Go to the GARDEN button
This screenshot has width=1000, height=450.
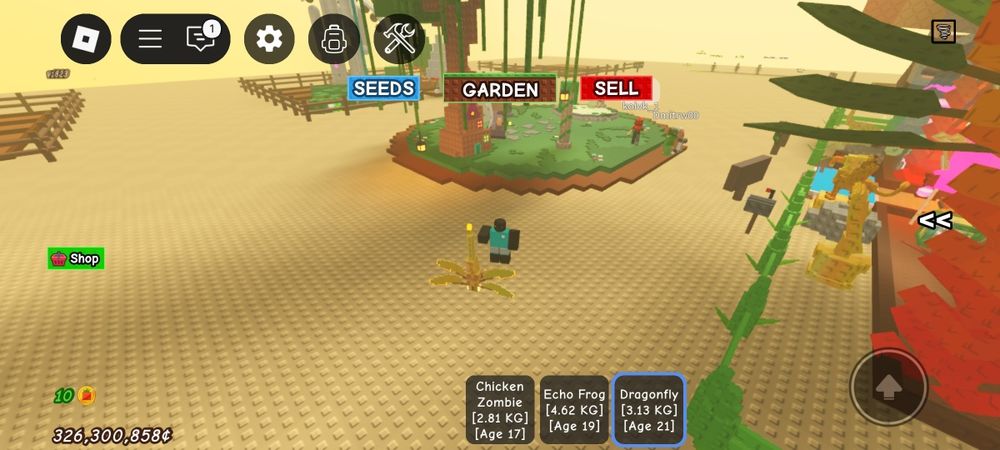click(x=500, y=89)
